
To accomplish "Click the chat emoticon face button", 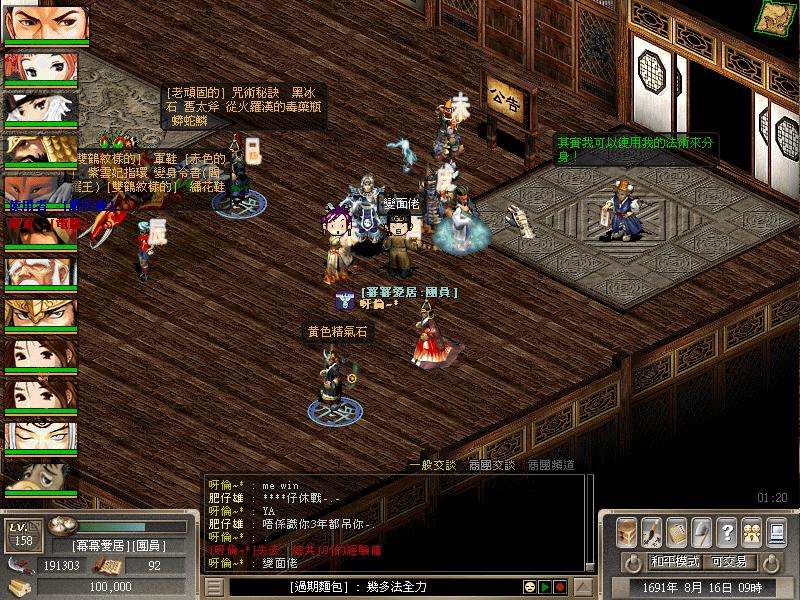I will pos(531,587).
